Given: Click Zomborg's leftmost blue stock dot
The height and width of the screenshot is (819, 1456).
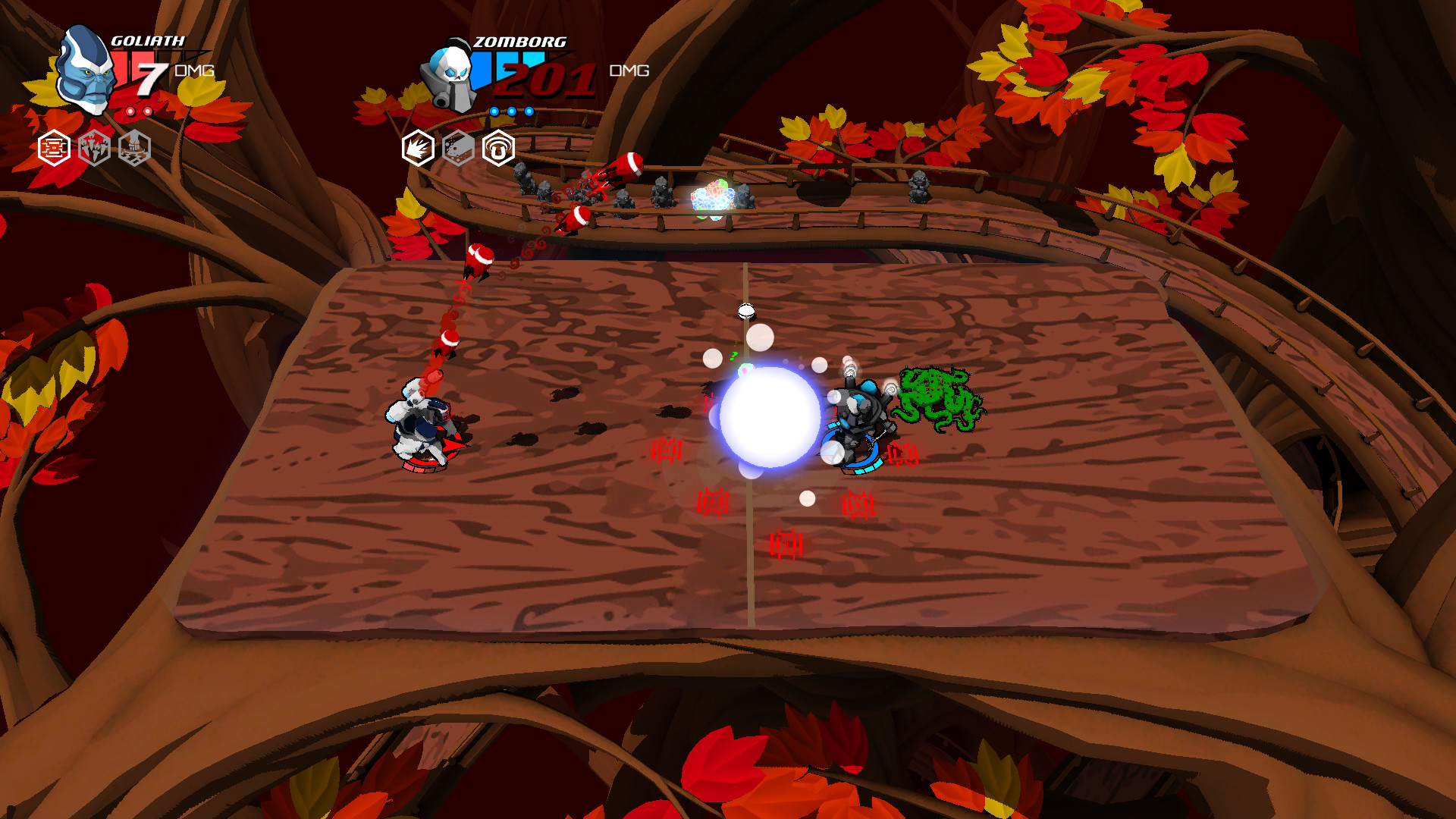Looking at the screenshot, I should (x=494, y=111).
